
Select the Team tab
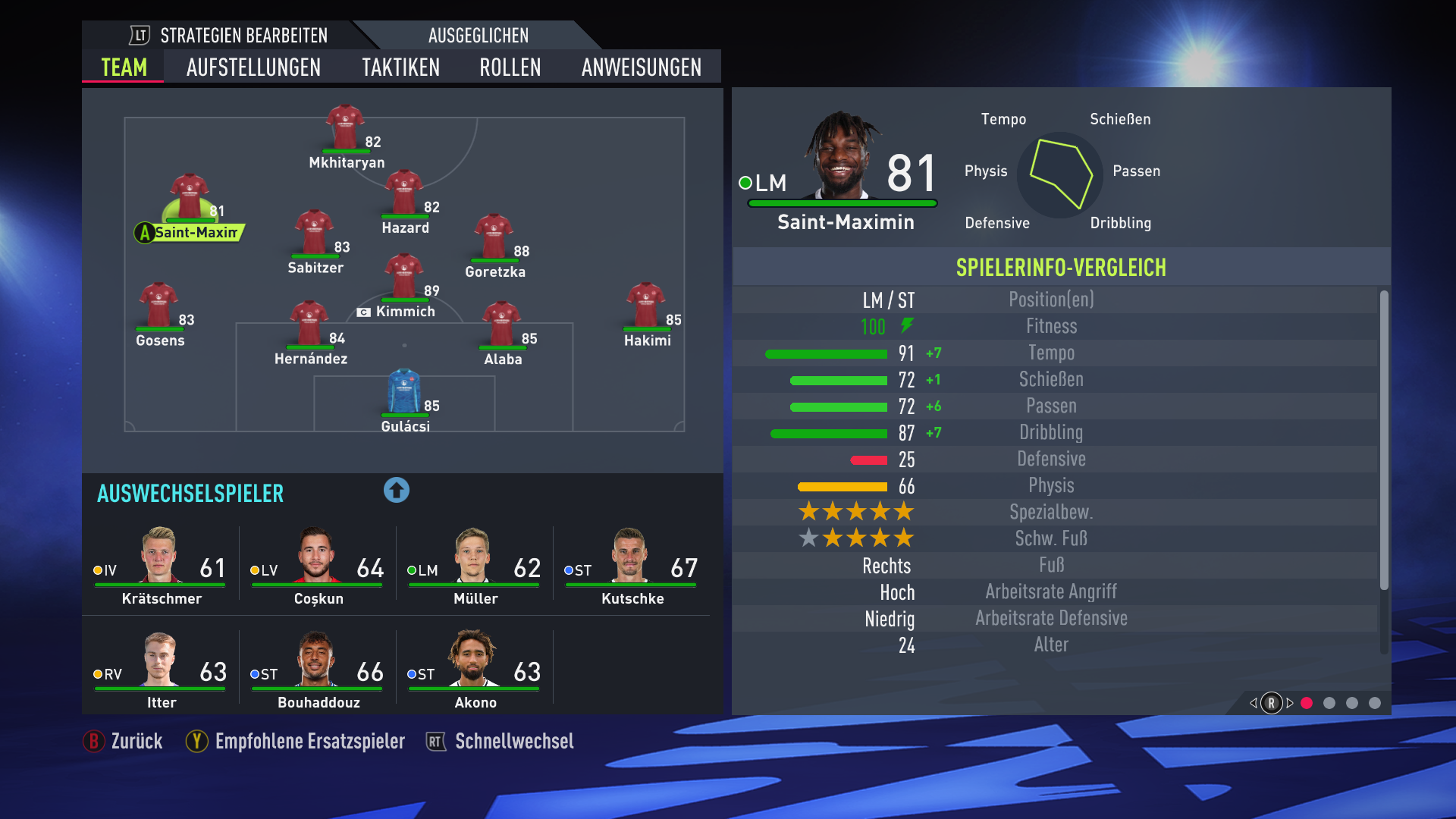tap(124, 67)
